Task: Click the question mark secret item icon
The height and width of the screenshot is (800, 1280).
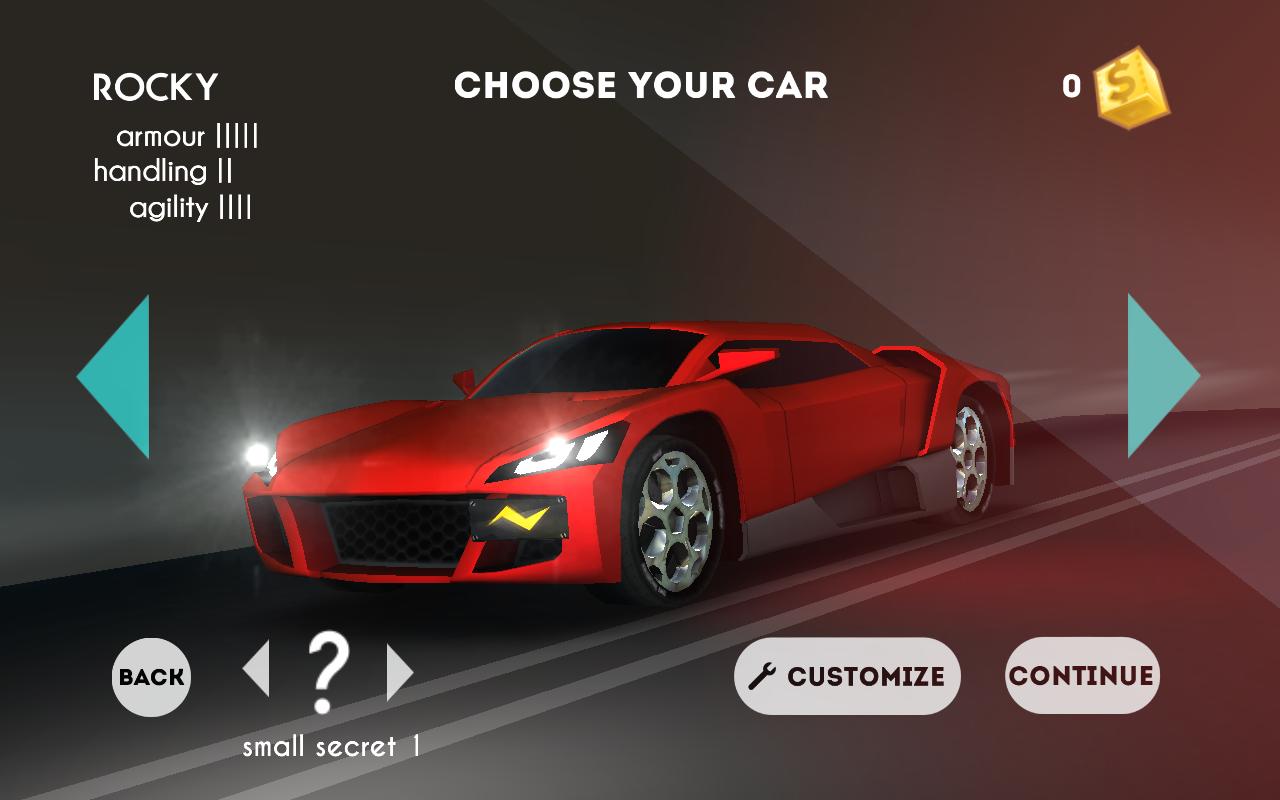Action: (x=330, y=672)
